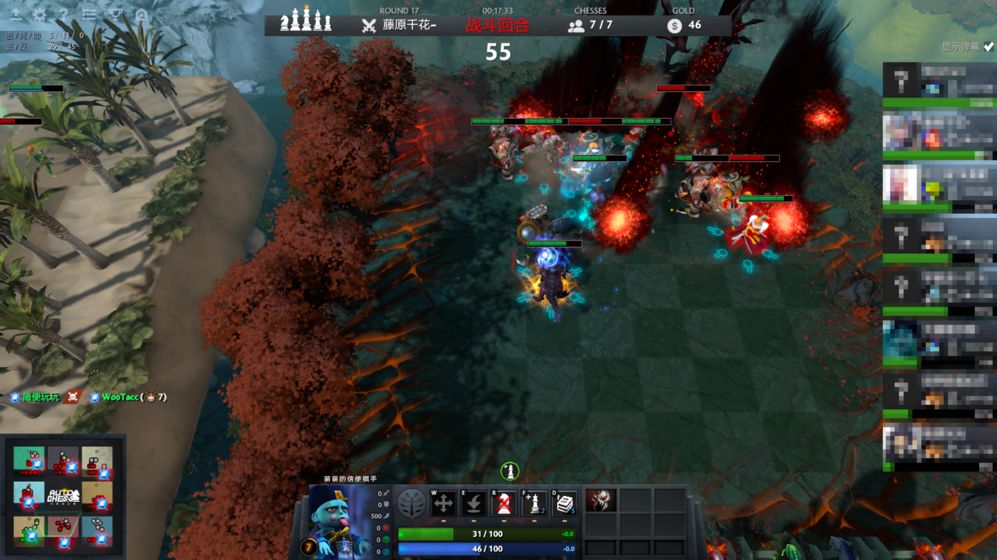Select the skull mask item slot
Screen dimensions: 997x560
pos(601,501)
